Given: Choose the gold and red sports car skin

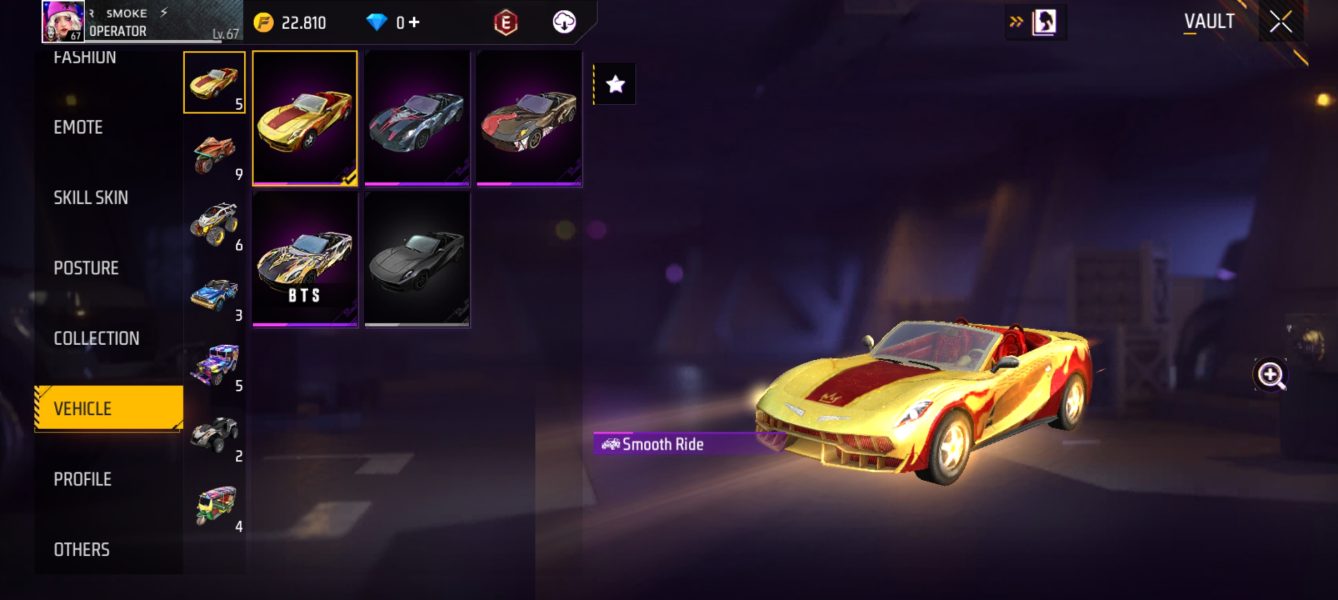Looking at the screenshot, I should point(305,118).
